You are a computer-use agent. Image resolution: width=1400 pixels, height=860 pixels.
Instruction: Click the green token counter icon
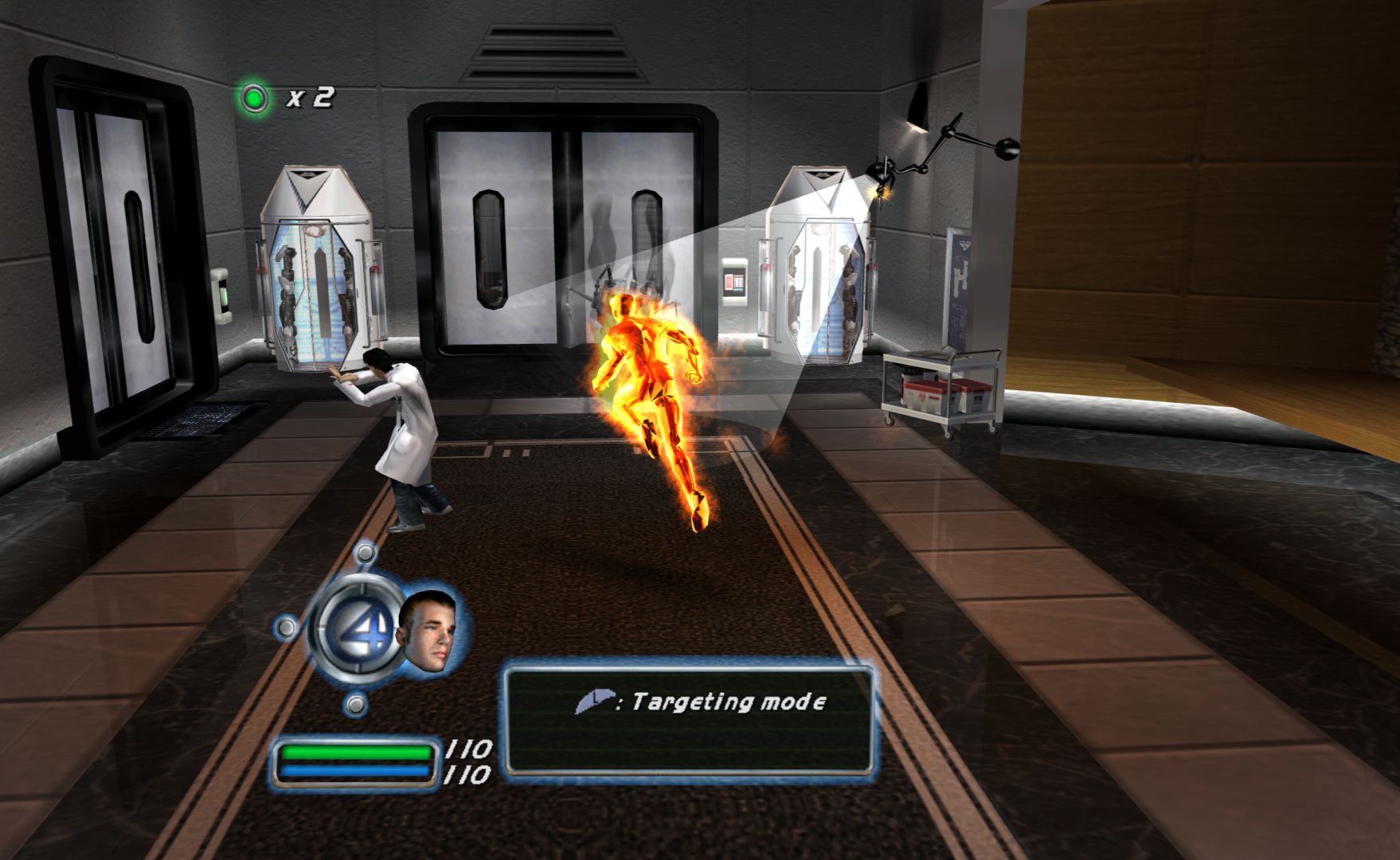point(255,98)
